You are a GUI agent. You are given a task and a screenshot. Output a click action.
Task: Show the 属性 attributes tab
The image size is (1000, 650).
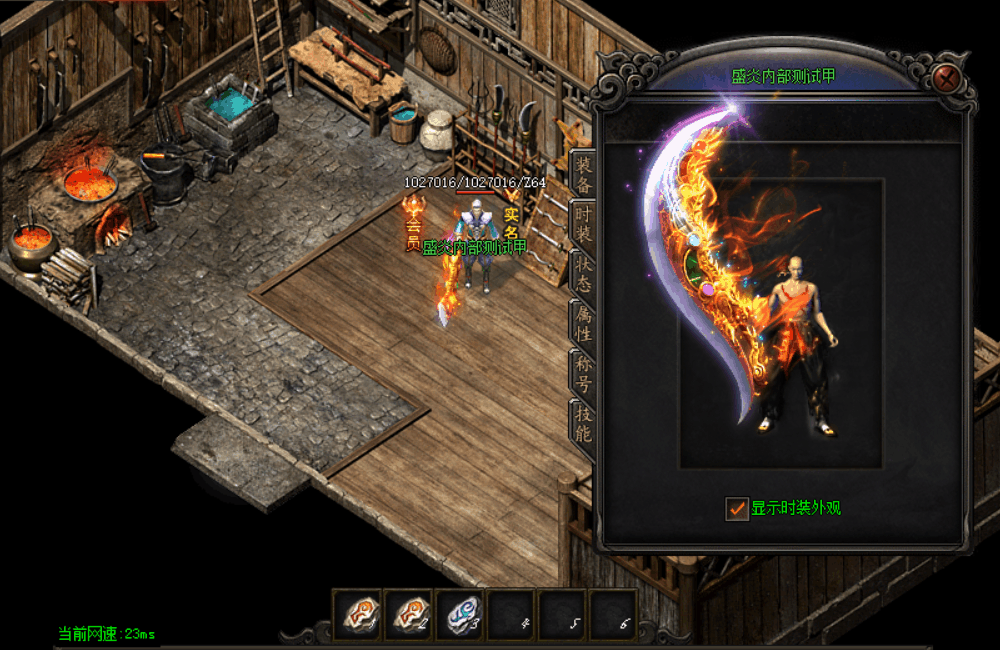click(583, 323)
